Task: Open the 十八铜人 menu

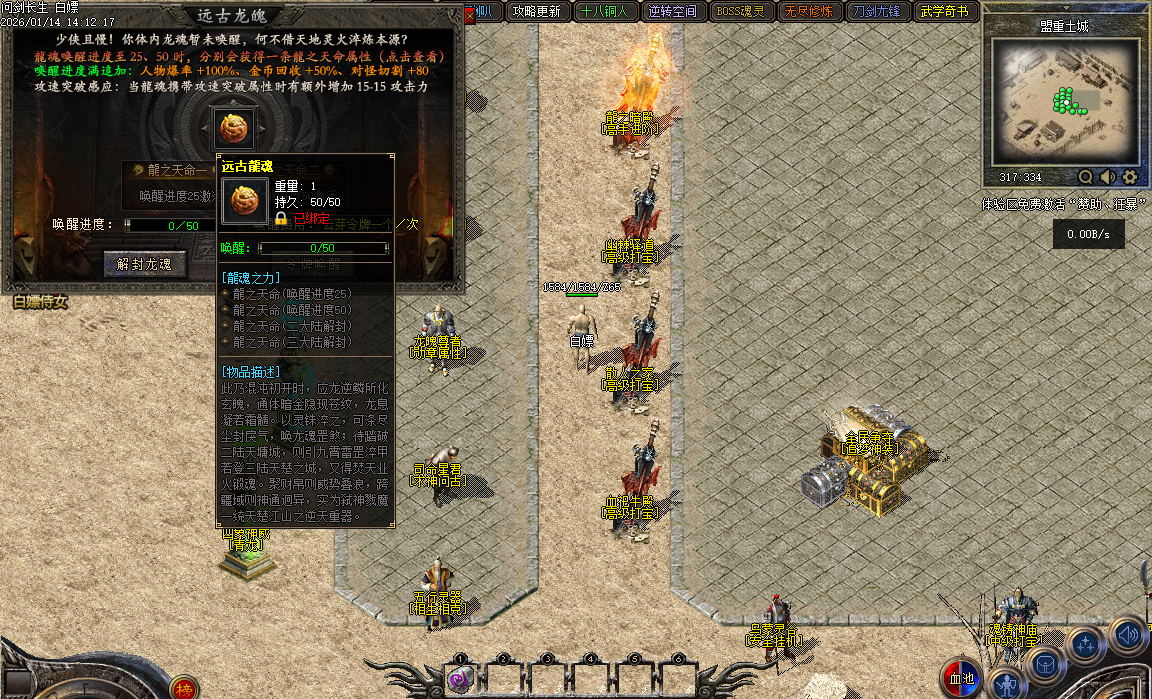Action: pos(604,12)
